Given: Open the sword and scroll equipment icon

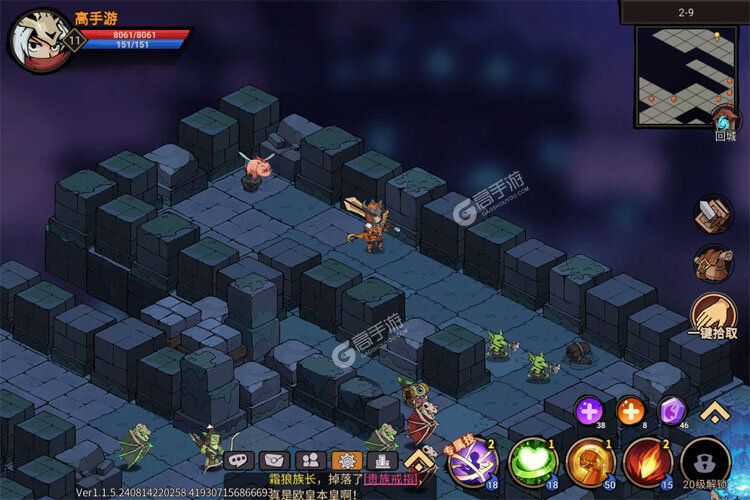Looking at the screenshot, I should [714, 213].
